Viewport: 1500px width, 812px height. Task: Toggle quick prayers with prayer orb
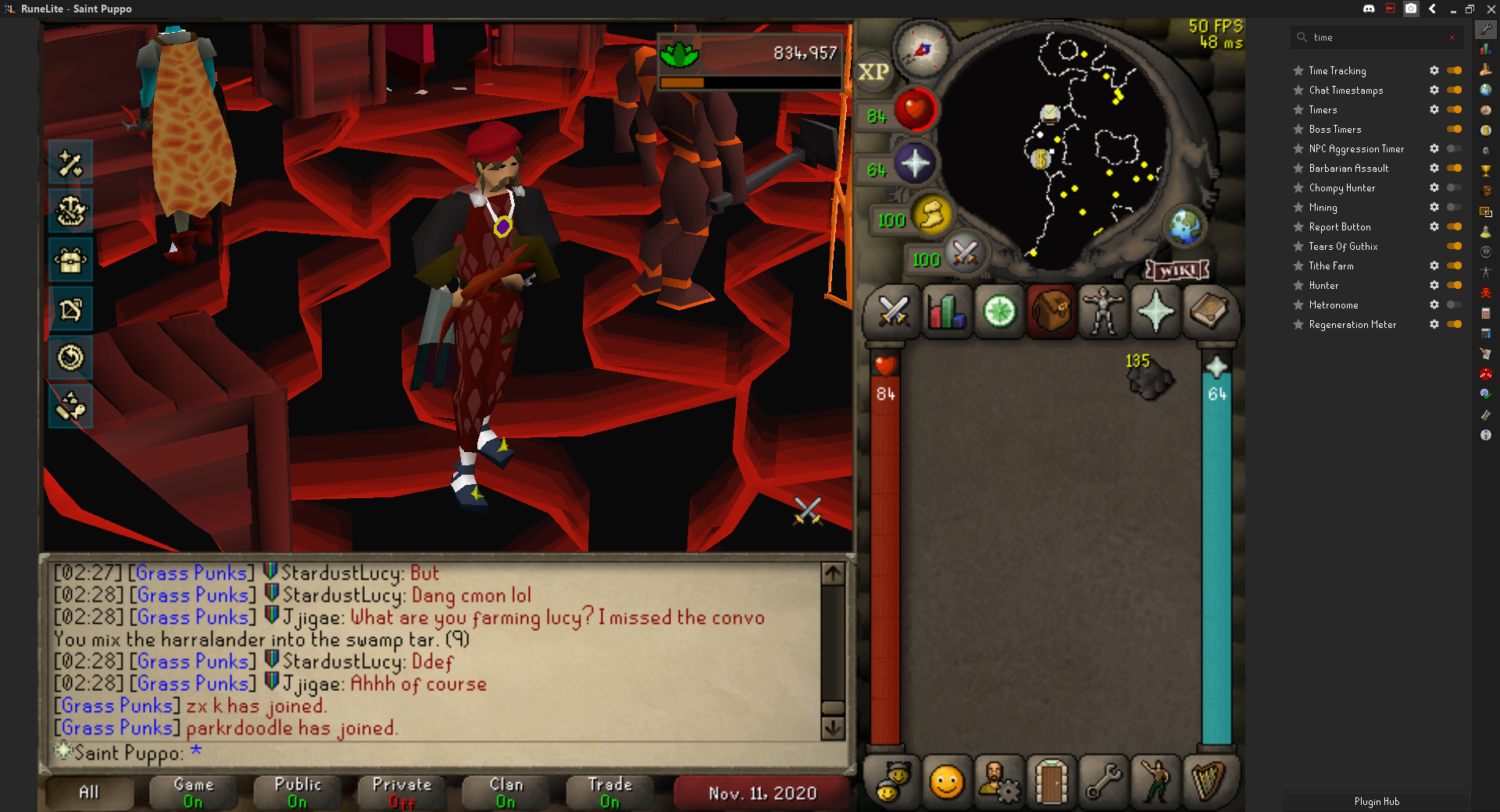coord(914,164)
